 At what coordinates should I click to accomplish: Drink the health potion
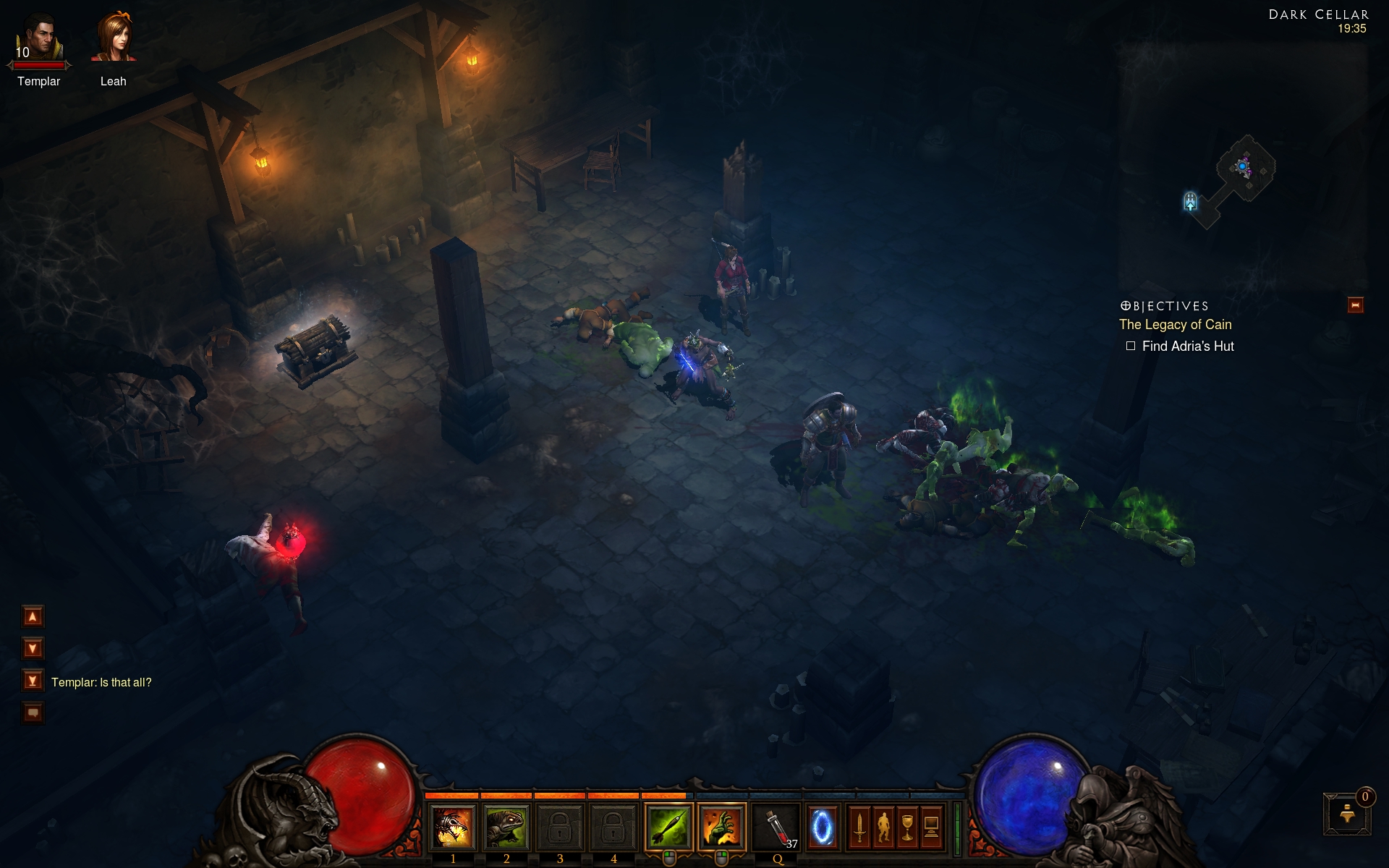pos(776,827)
